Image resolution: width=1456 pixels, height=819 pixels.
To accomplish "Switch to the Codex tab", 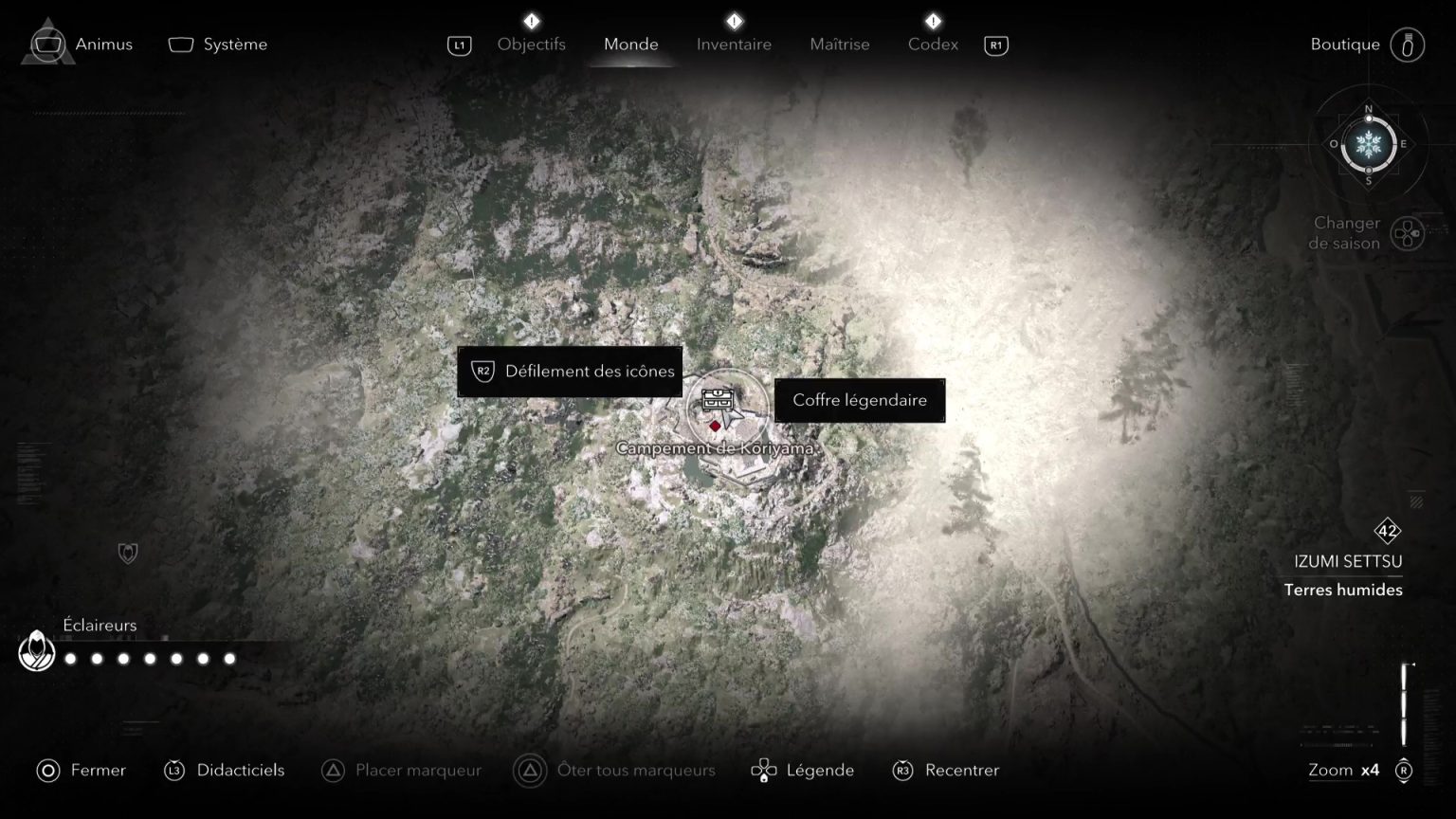I will pyautogui.click(x=932, y=44).
